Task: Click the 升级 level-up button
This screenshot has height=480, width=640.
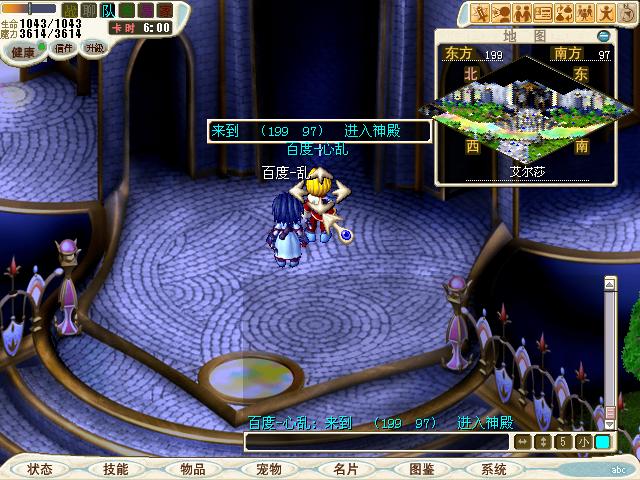Action: (94, 47)
